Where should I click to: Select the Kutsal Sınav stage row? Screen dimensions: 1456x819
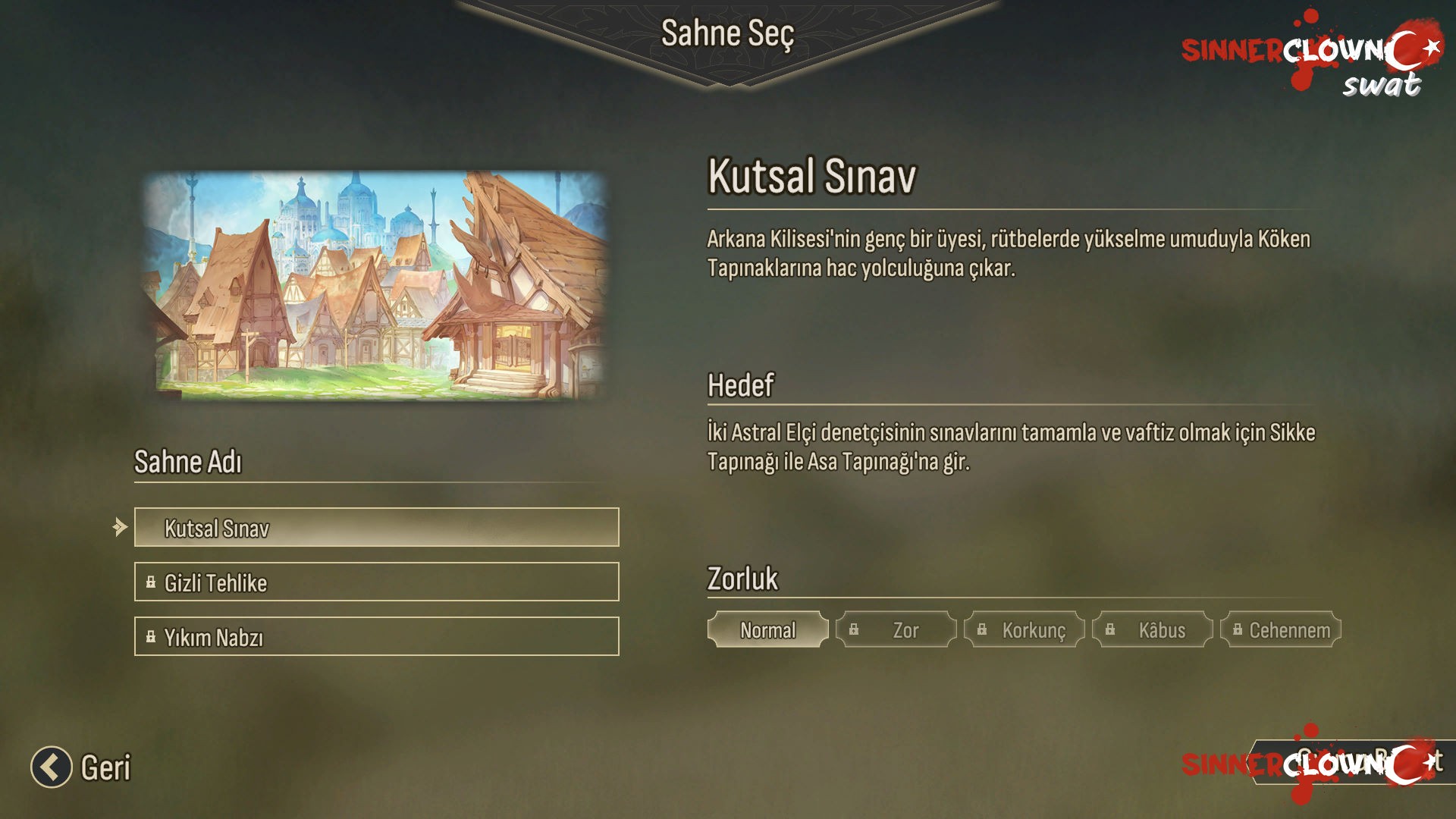click(376, 528)
